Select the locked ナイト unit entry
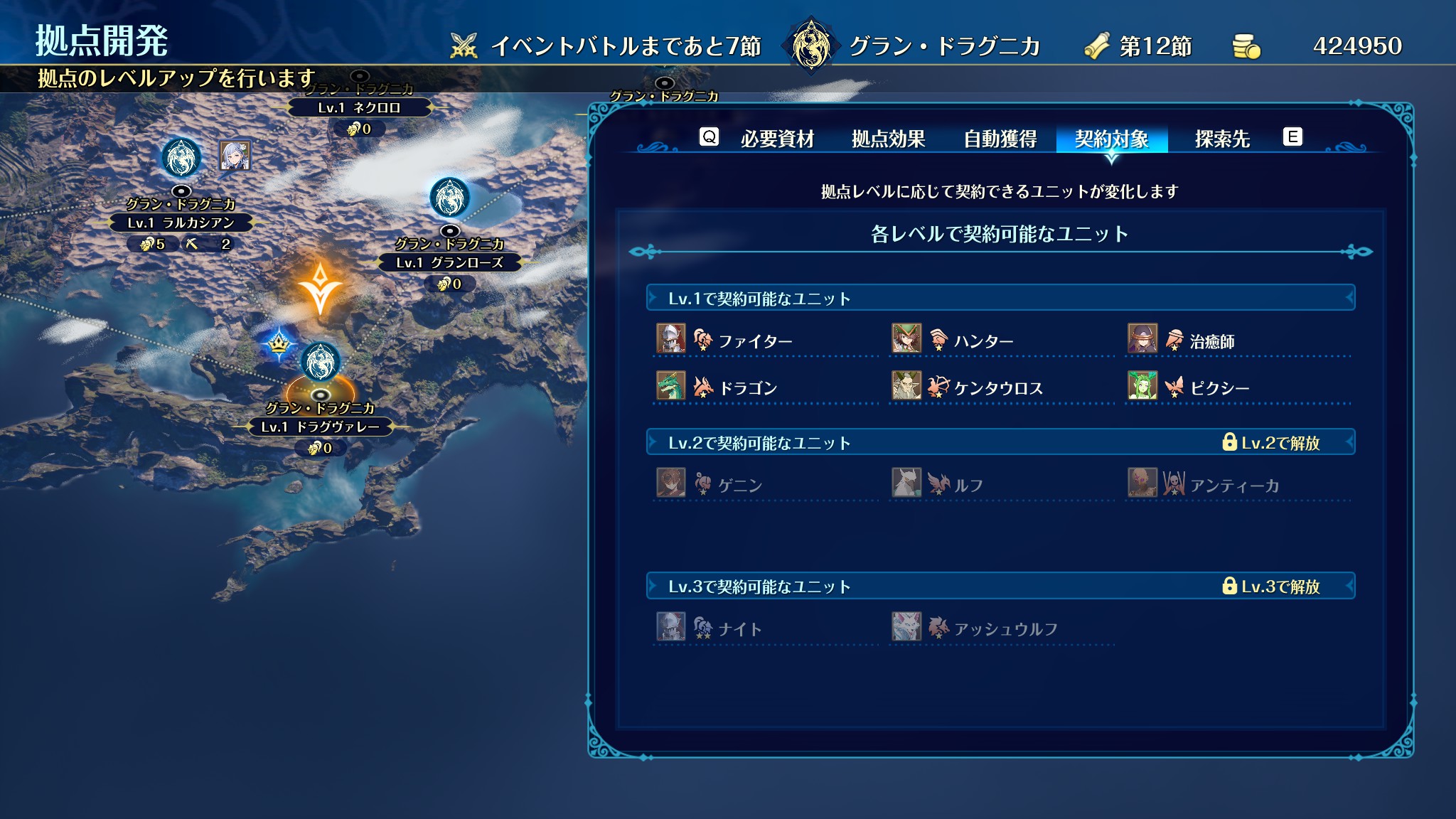 [740, 629]
